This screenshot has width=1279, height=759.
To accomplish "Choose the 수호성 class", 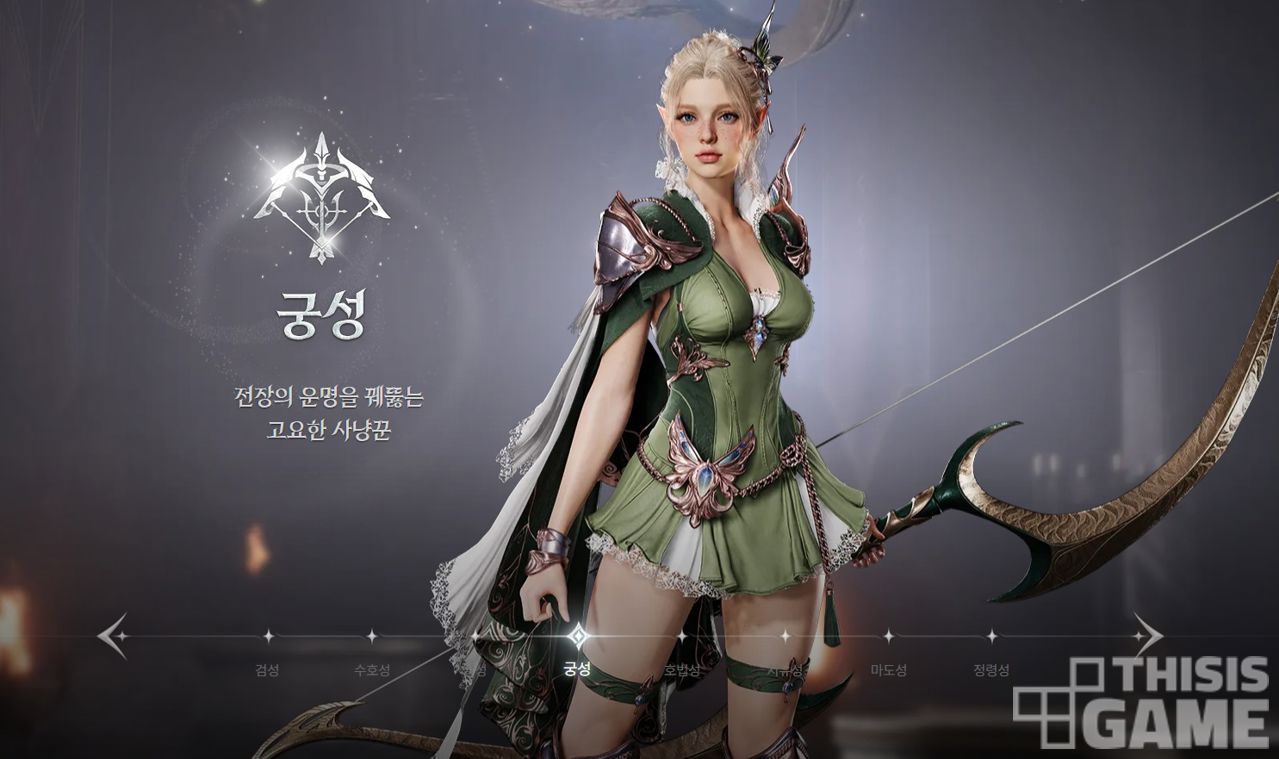I will (371, 636).
